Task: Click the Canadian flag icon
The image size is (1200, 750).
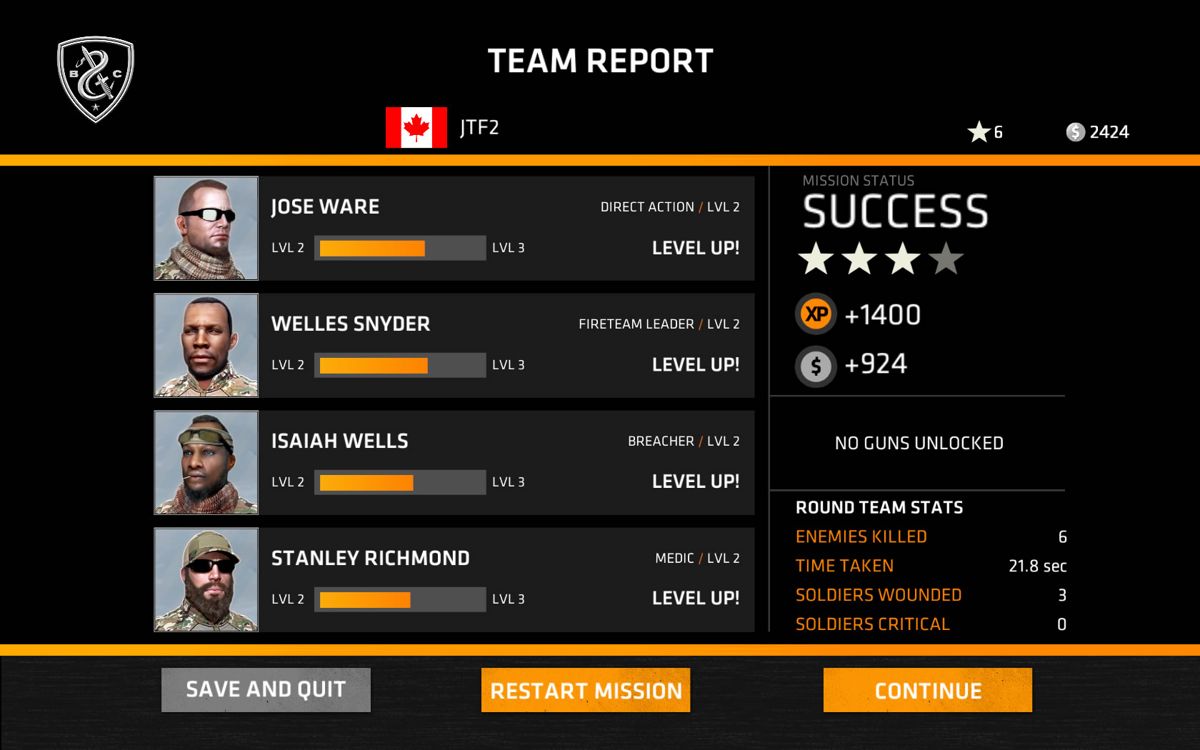Action: pyautogui.click(x=416, y=128)
